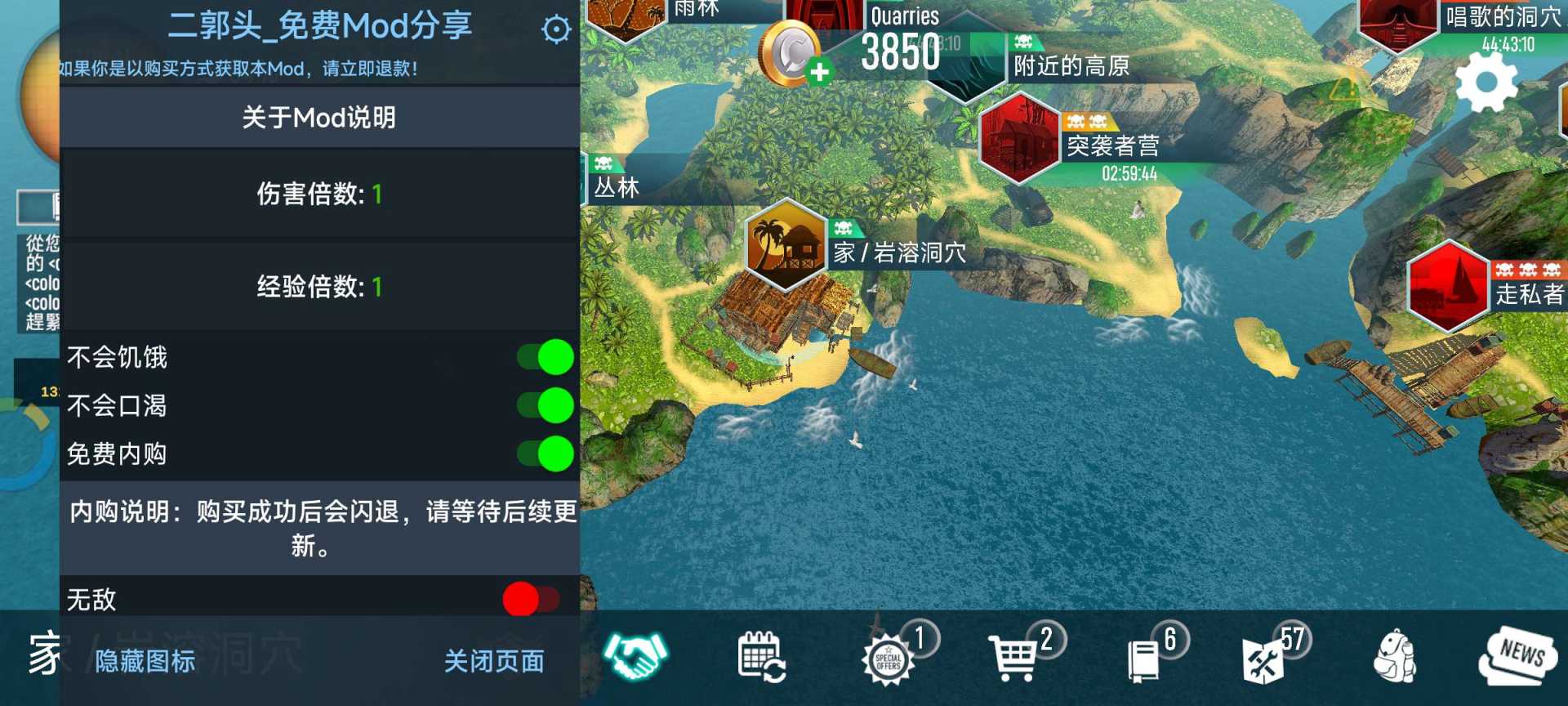Select the 家/岩溶洞穴 home hexagon
This screenshot has width=1568, height=706.
pyautogui.click(x=786, y=249)
